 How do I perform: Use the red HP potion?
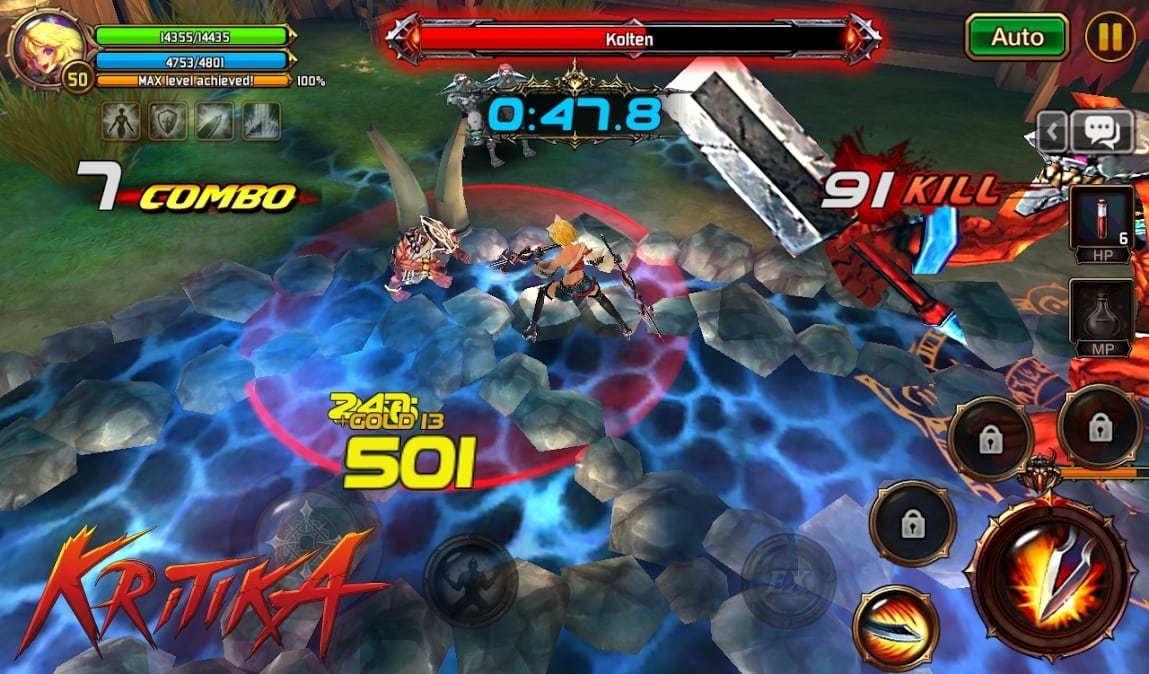pyautogui.click(x=1101, y=221)
